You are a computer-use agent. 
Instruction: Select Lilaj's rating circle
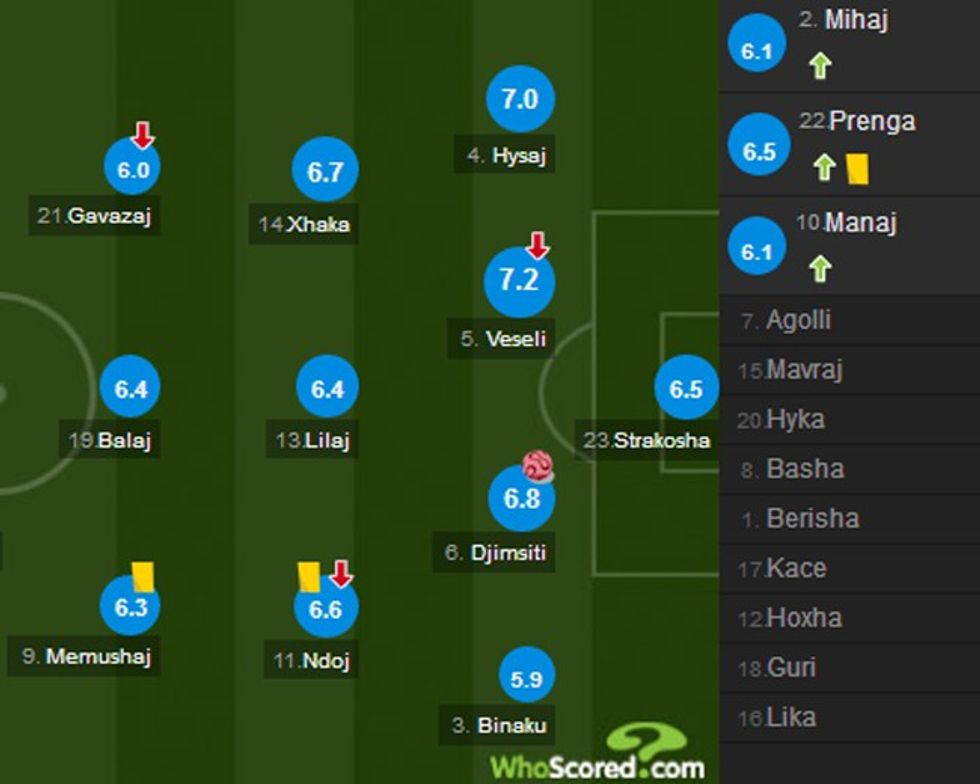327,389
